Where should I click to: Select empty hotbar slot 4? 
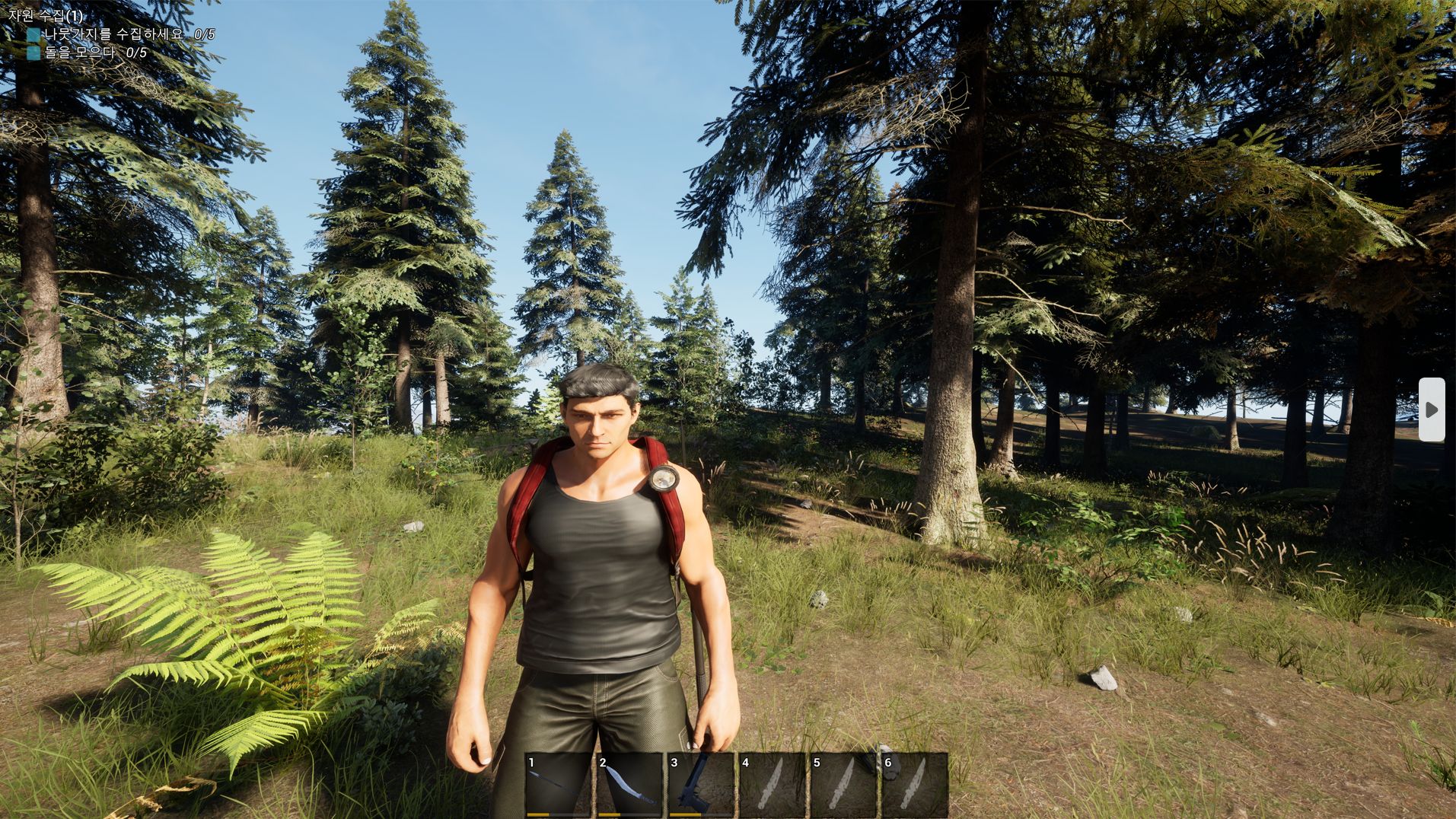tap(771, 784)
